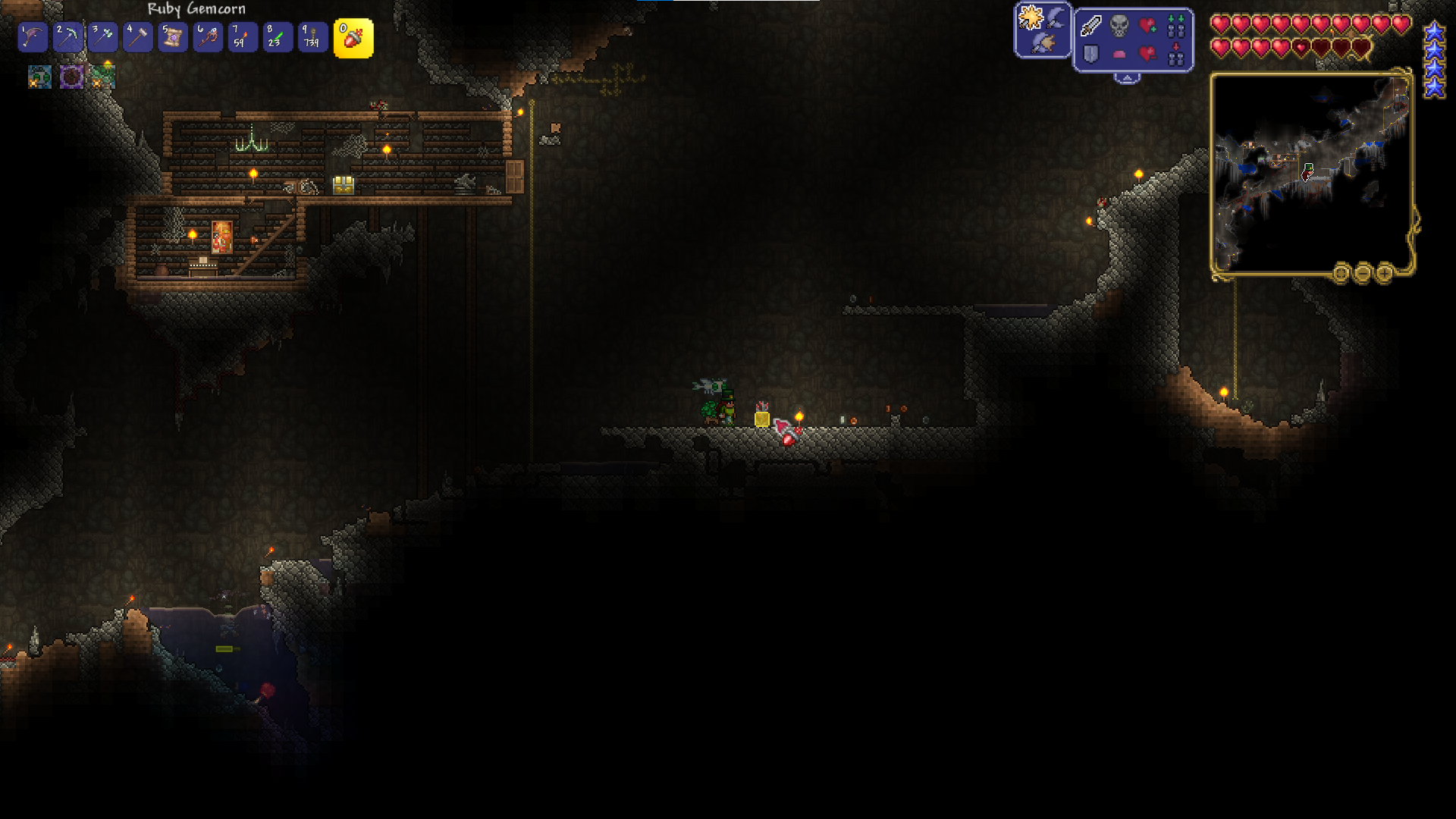Click the heart with green plus icon

[x=1148, y=26]
